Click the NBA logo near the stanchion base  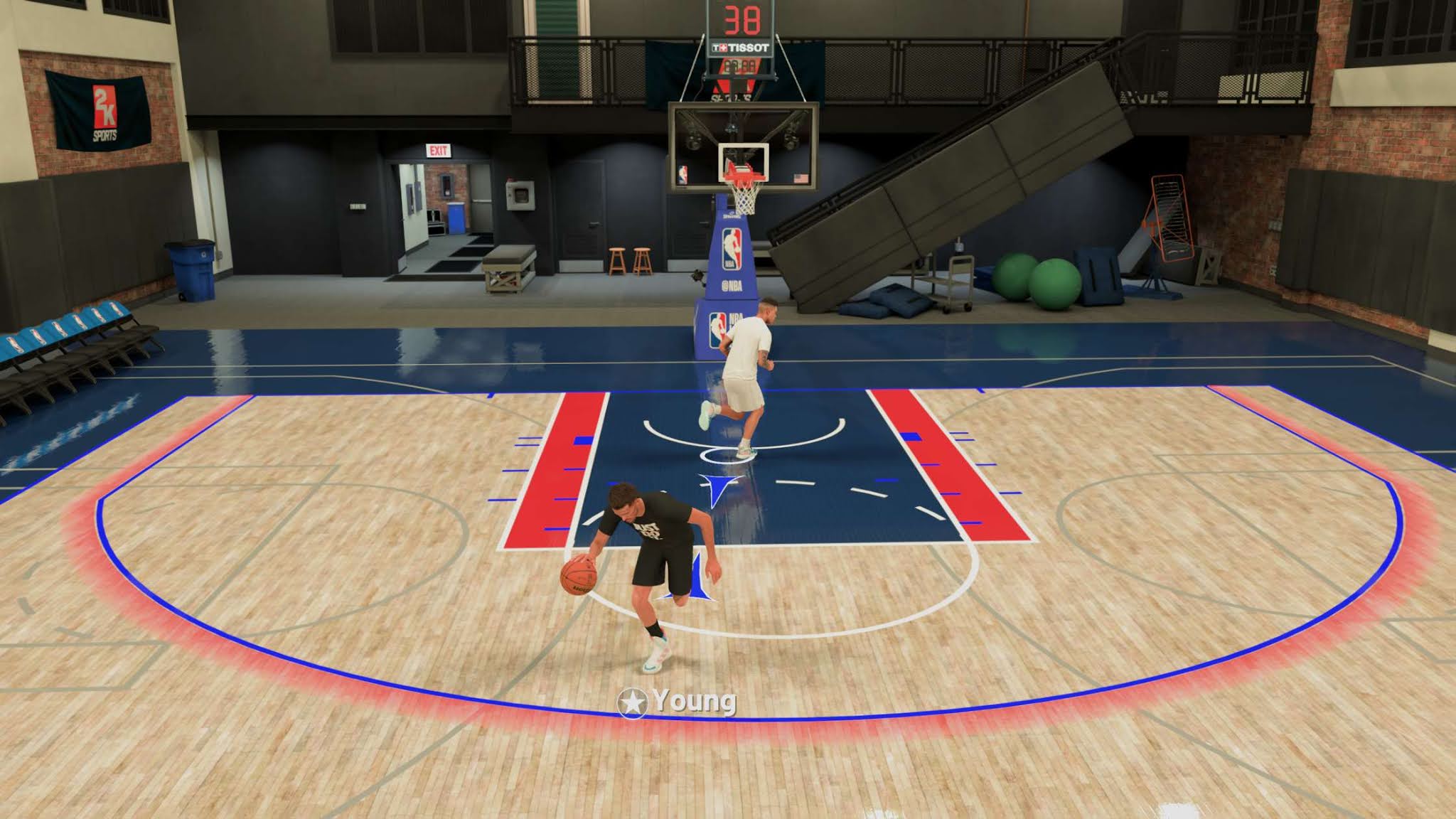tap(718, 330)
